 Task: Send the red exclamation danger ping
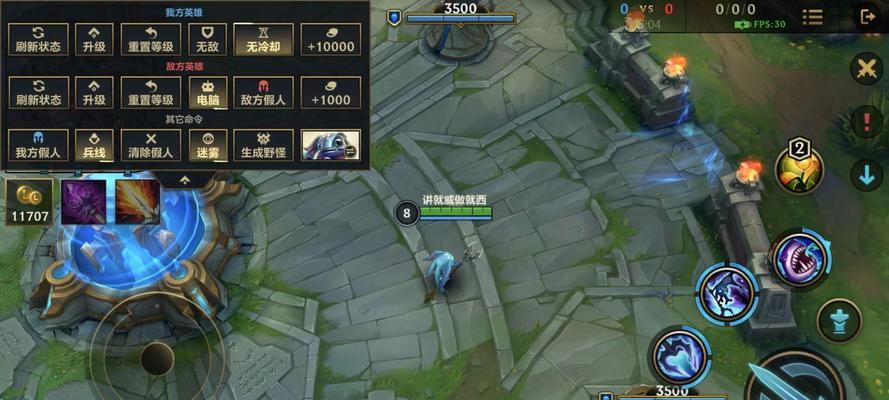(x=865, y=122)
